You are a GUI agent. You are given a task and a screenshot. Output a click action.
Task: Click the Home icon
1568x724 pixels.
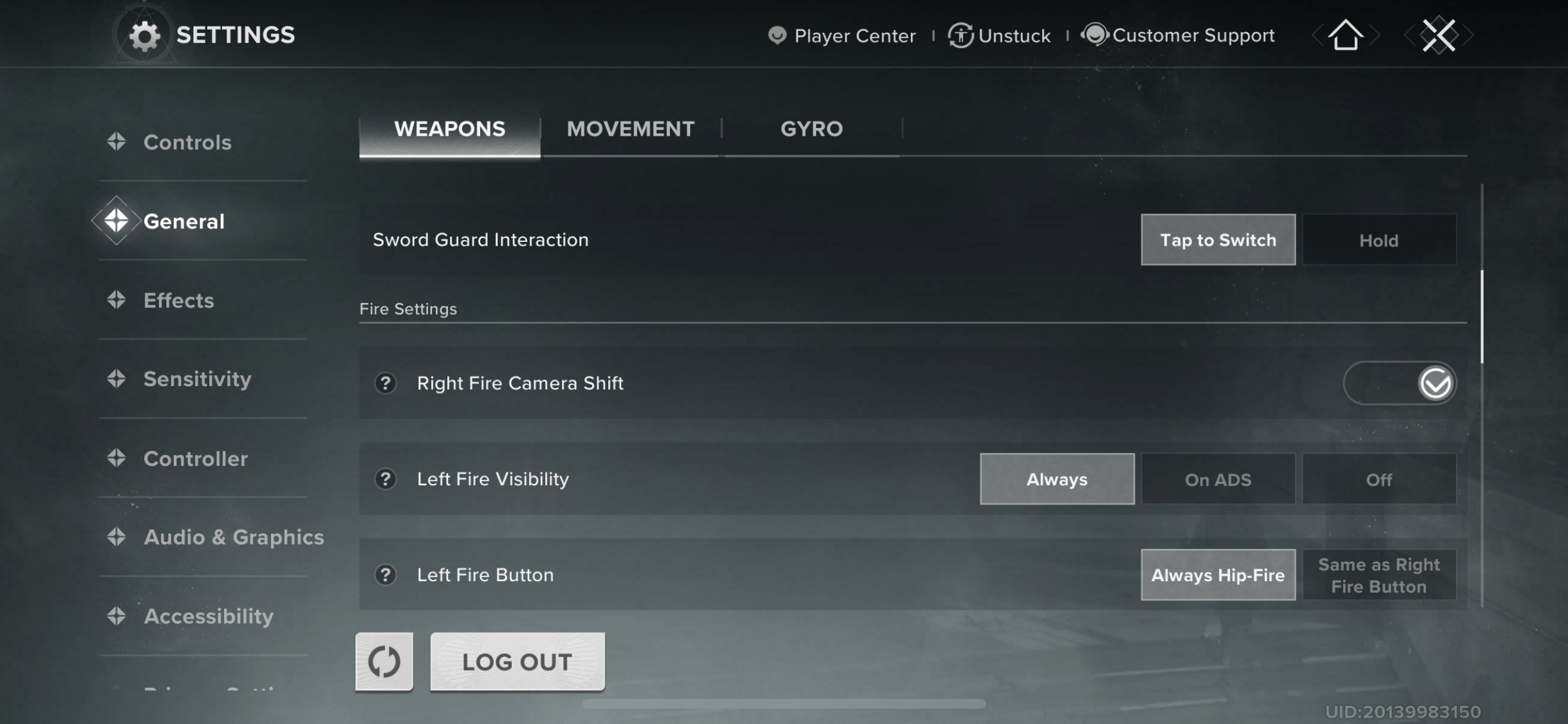point(1345,35)
